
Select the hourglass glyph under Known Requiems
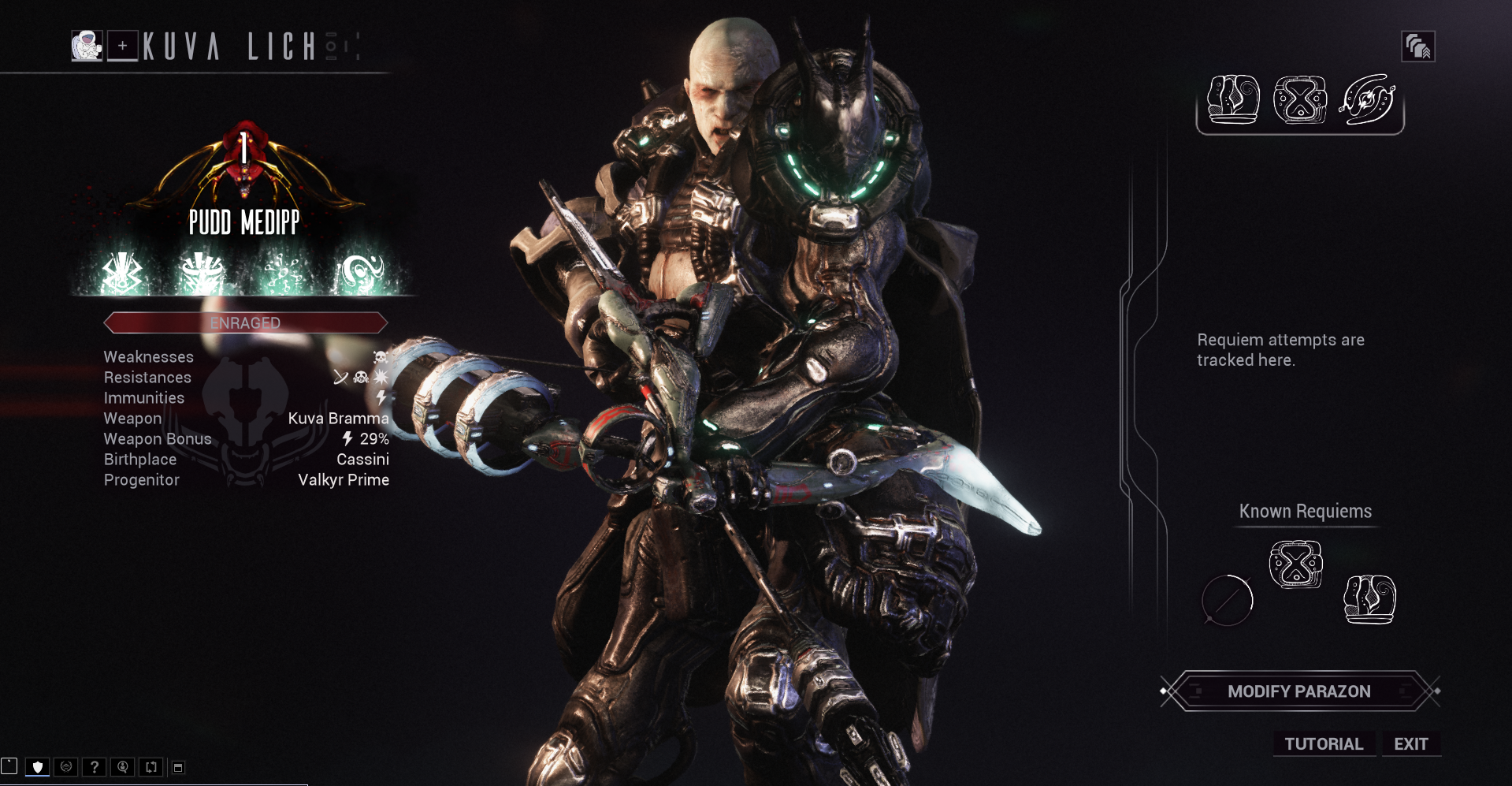[1295, 564]
